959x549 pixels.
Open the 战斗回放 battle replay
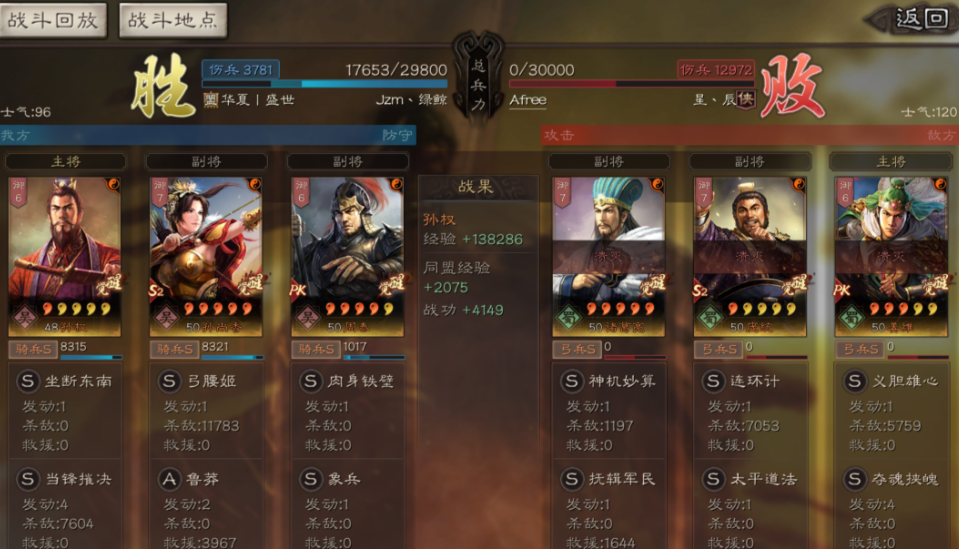pos(53,20)
